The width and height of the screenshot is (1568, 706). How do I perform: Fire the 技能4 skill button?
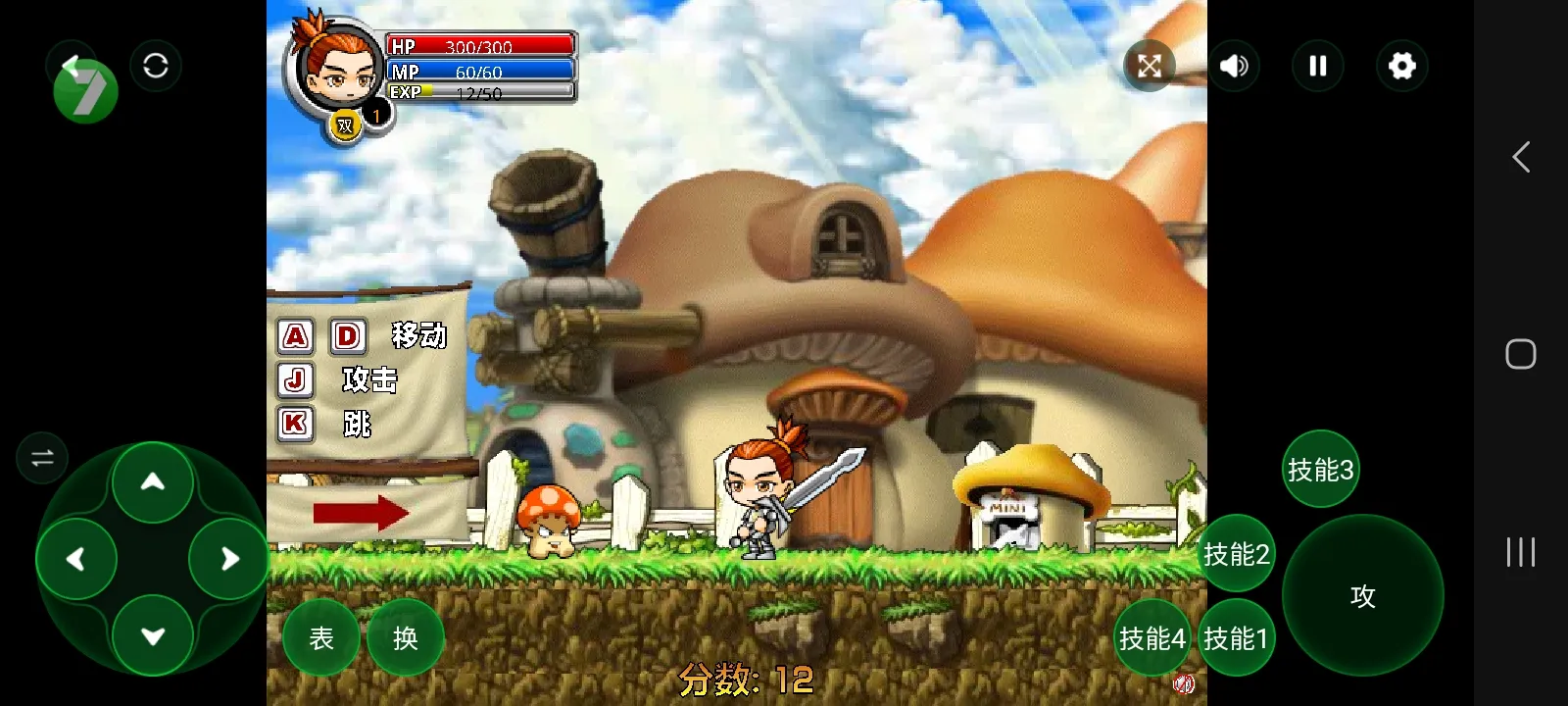coord(1151,638)
